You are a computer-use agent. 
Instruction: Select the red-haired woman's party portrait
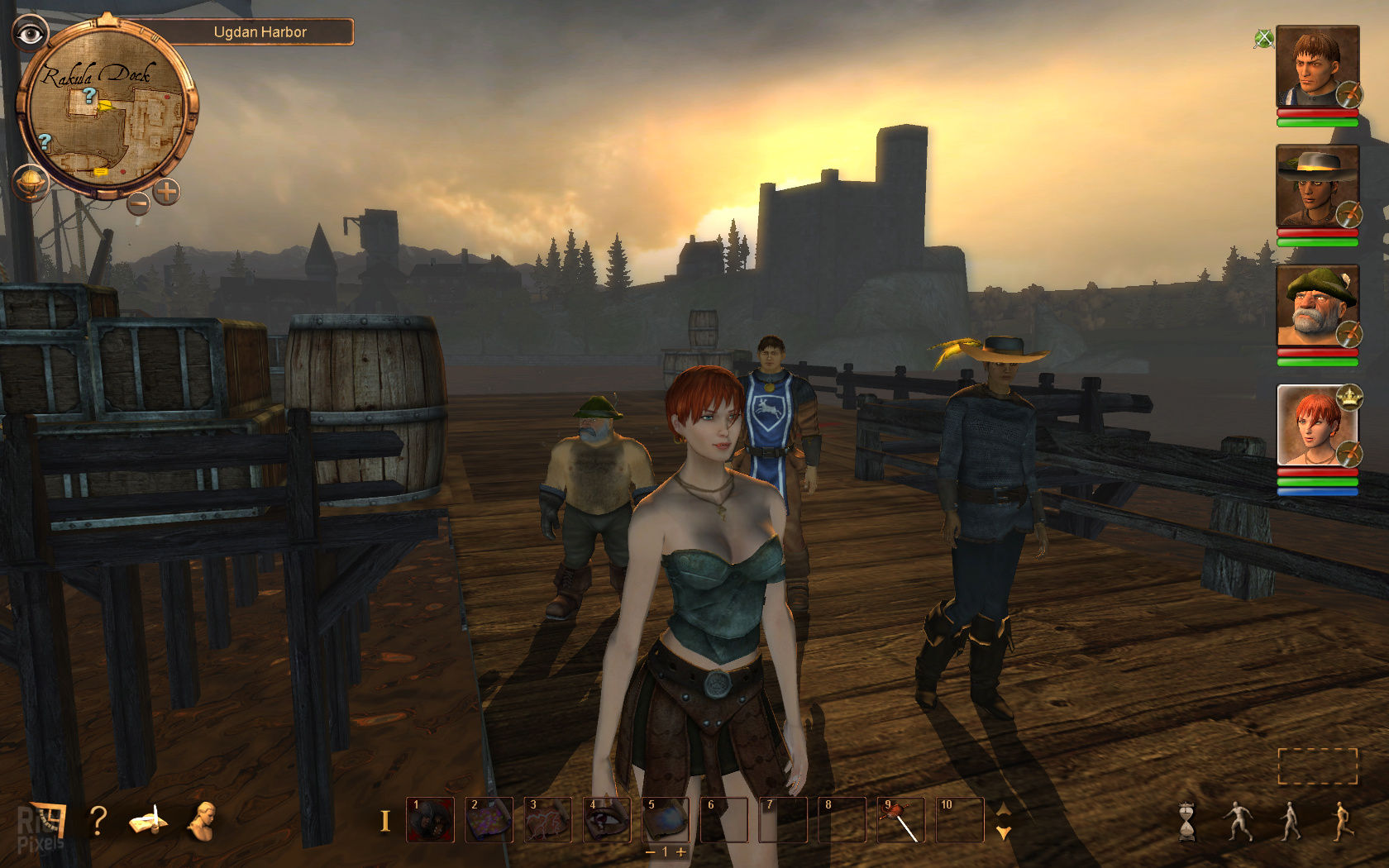pos(1317,426)
